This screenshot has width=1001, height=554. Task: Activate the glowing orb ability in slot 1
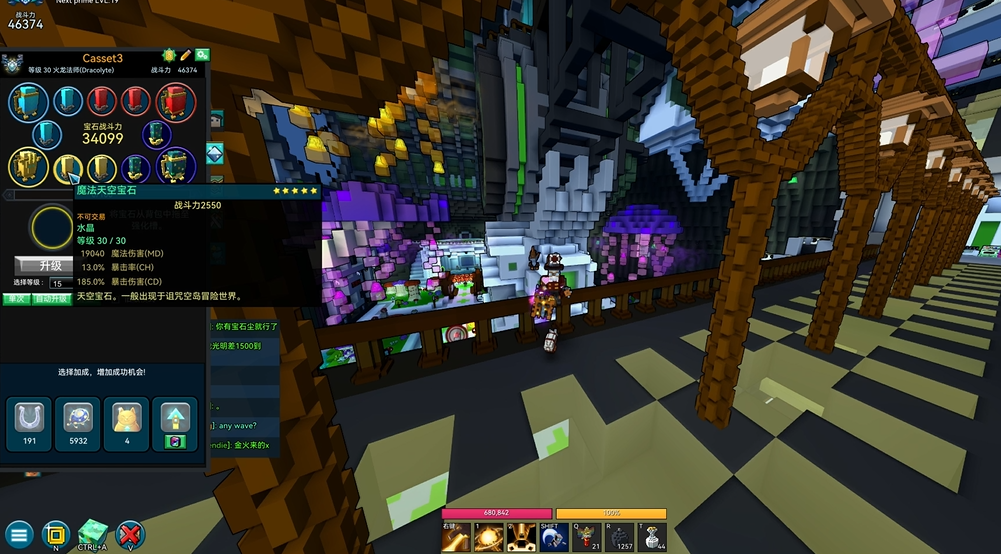click(x=488, y=537)
